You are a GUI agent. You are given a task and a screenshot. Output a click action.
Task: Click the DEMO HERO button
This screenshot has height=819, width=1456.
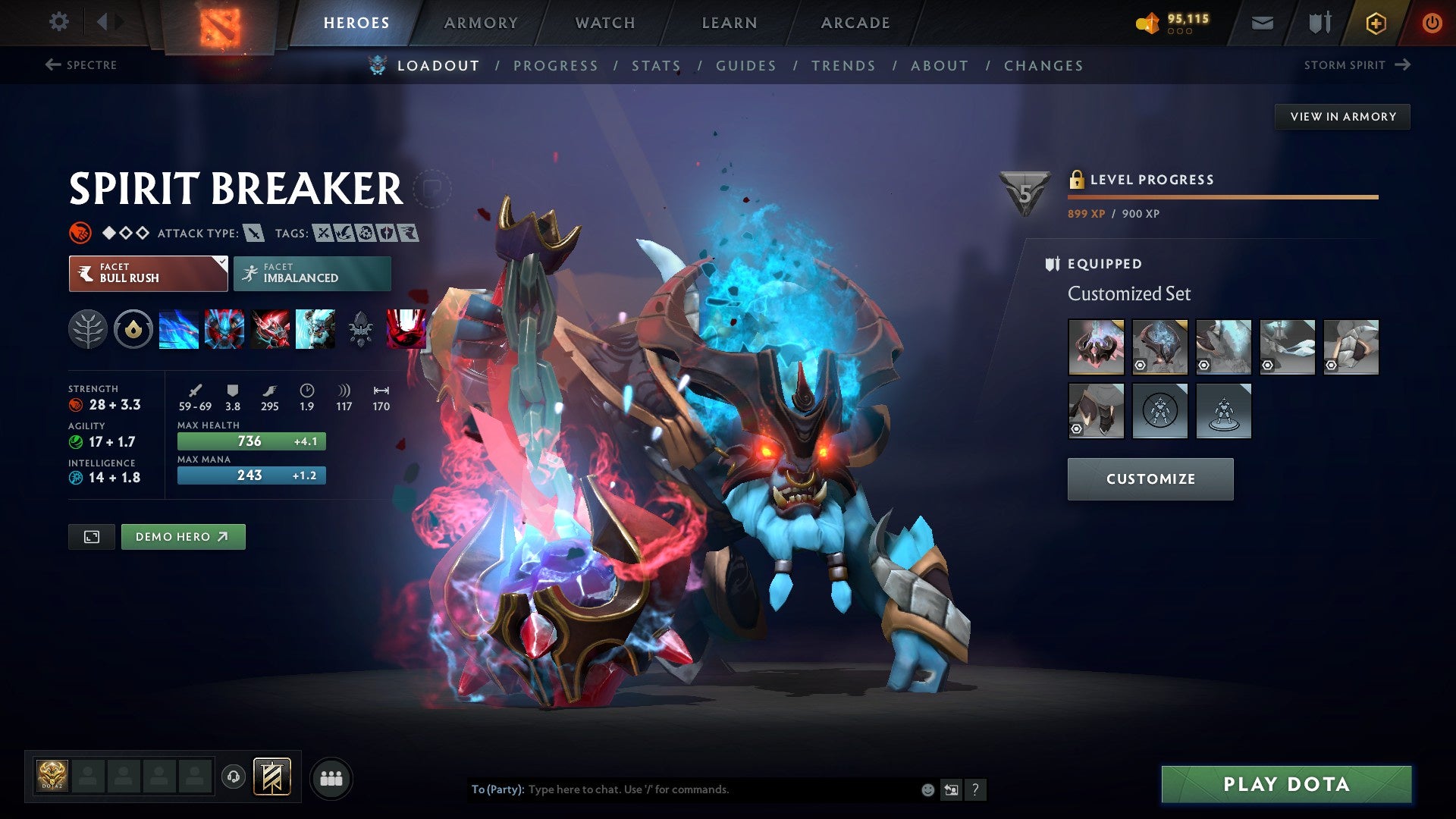tap(183, 536)
